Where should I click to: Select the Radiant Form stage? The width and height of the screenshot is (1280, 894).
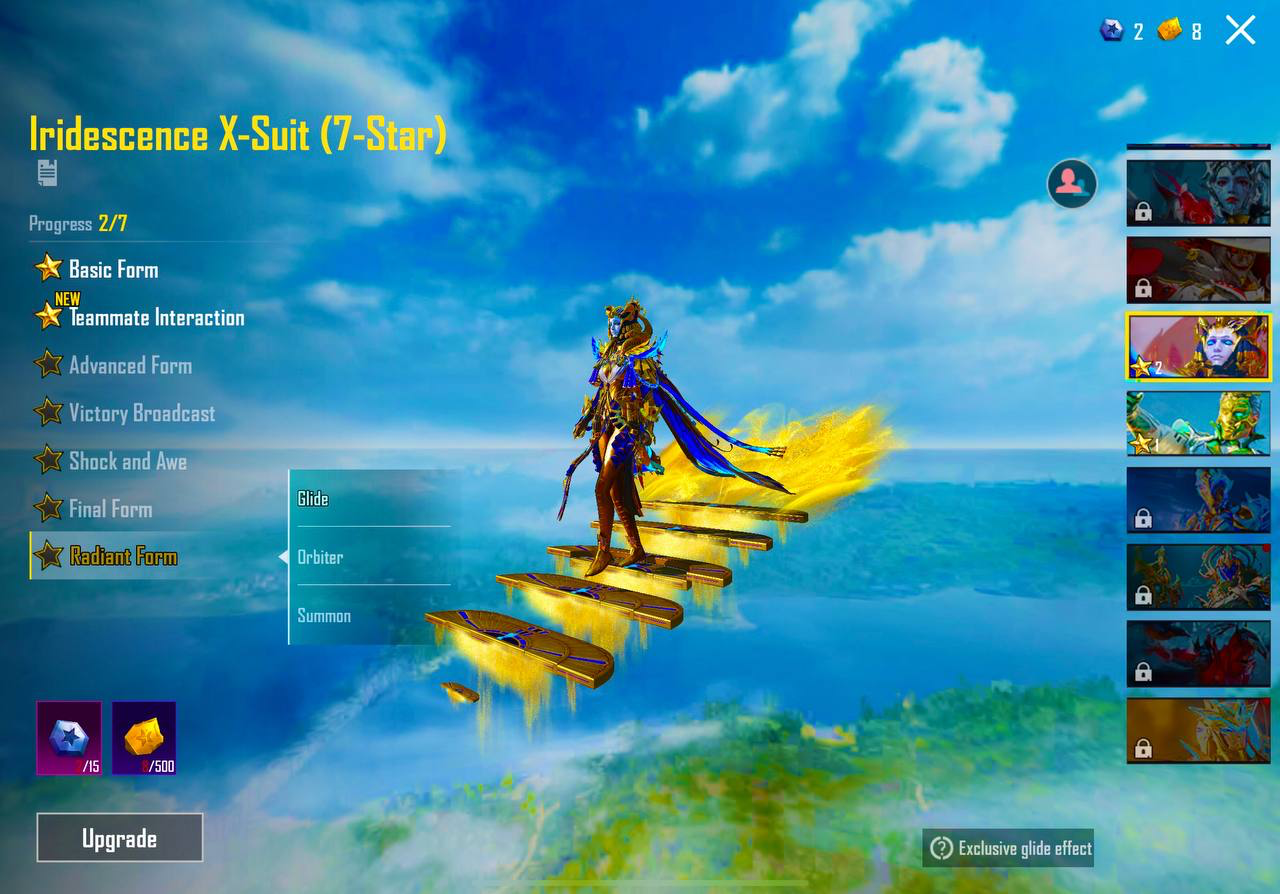(122, 557)
